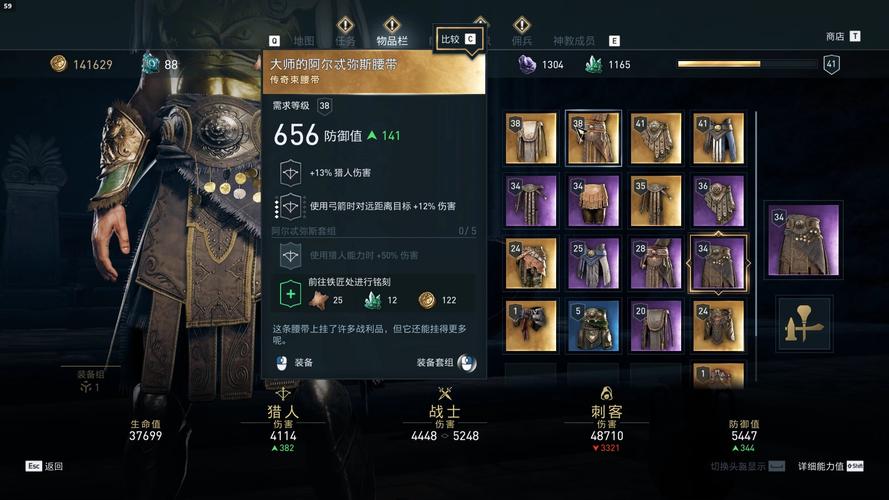Go to the 佣兵 mercenaries tab
Image resolution: width=889 pixels, height=500 pixels.
tap(522, 41)
